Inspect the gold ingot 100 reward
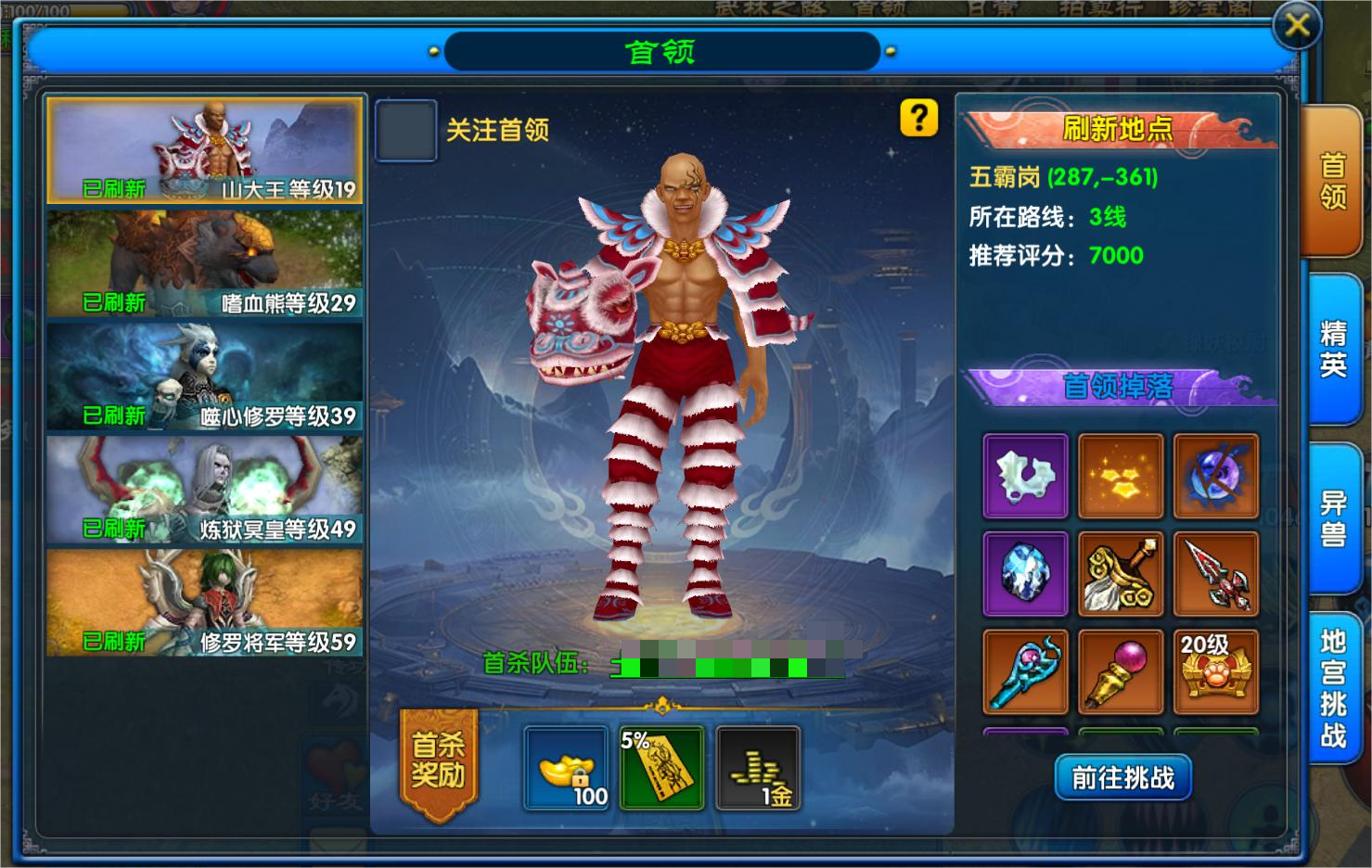This screenshot has width=1372, height=868. coord(566,769)
